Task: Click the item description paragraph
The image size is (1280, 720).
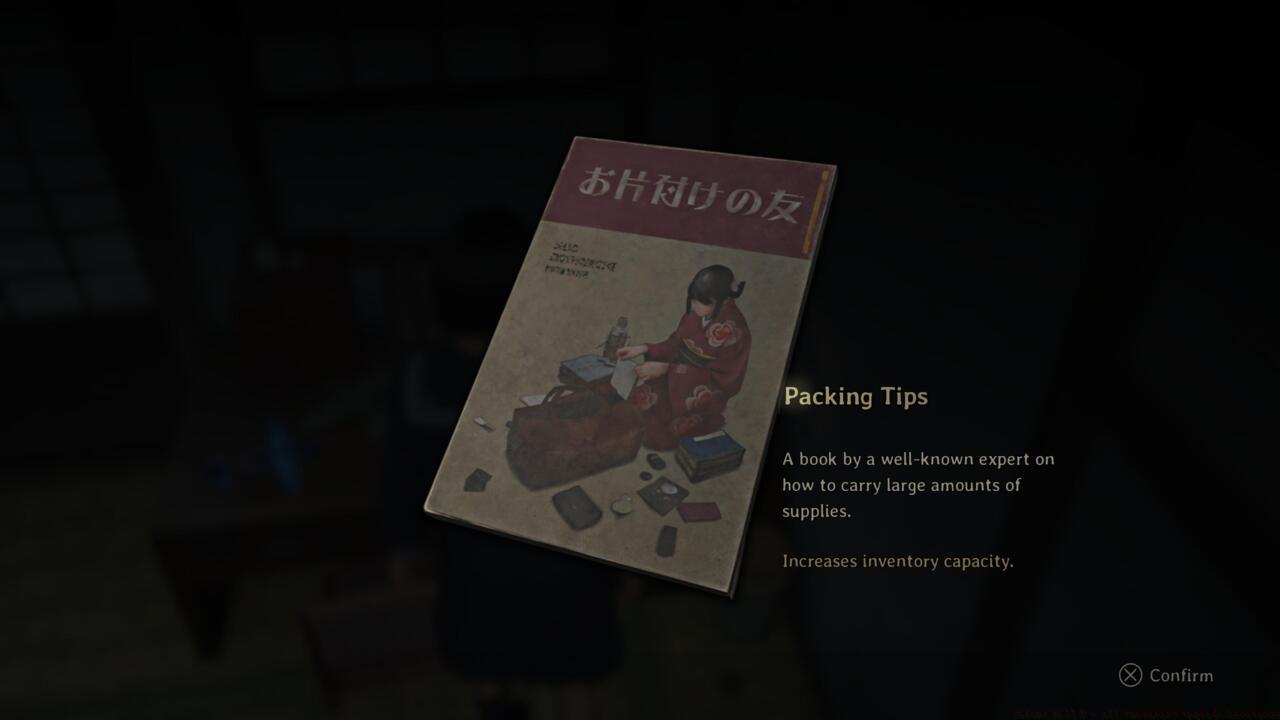Action: [x=920, y=485]
